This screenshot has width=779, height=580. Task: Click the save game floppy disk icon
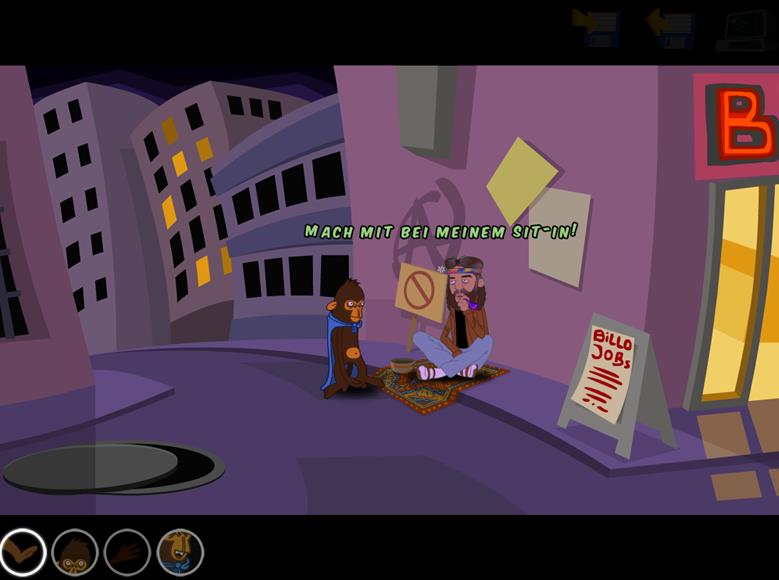tap(596, 28)
